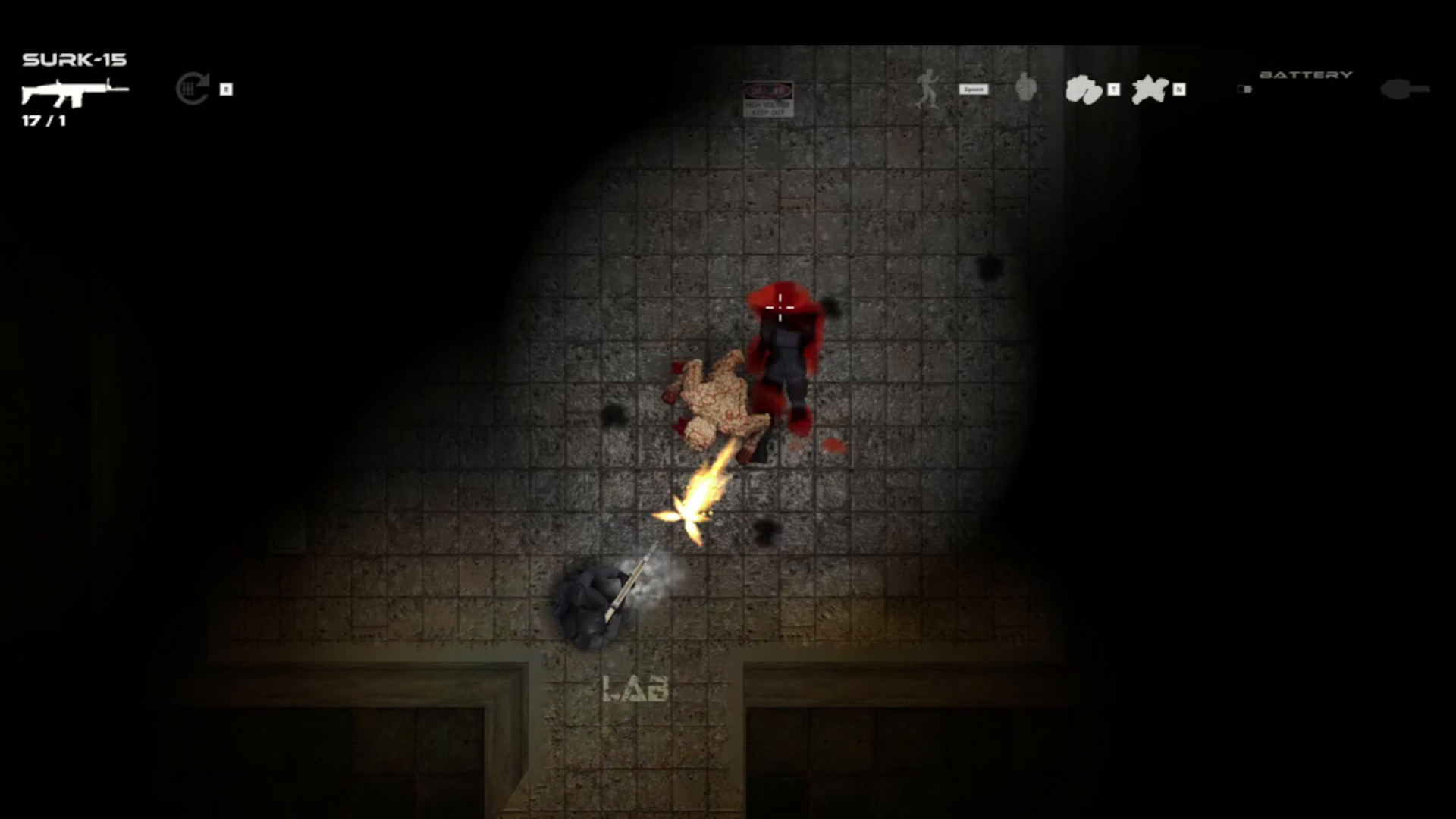The image size is (1456, 819).
Task: Toggle the T grenade keybind badge
Action: coord(1112,89)
